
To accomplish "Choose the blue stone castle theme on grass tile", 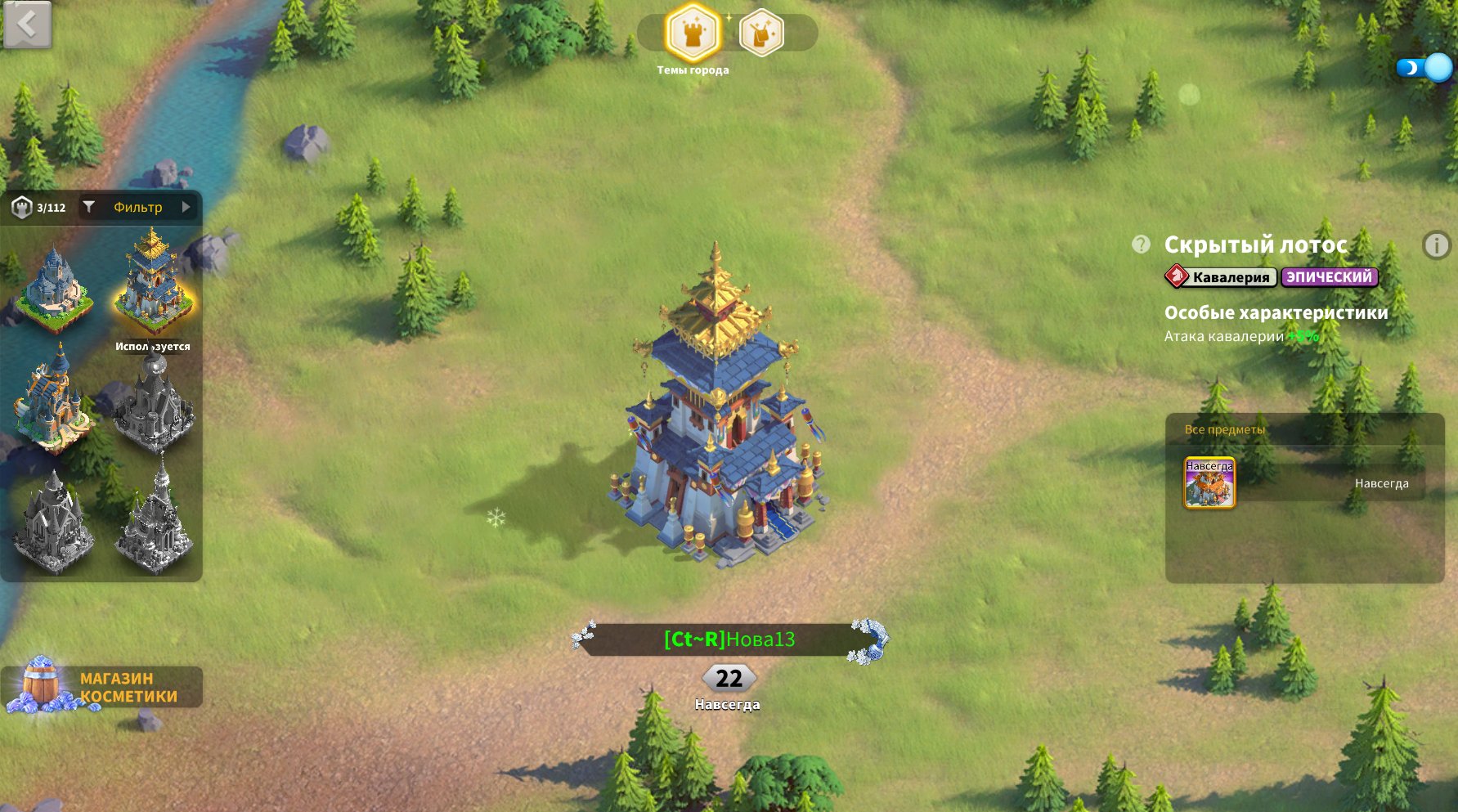I will click(52, 289).
